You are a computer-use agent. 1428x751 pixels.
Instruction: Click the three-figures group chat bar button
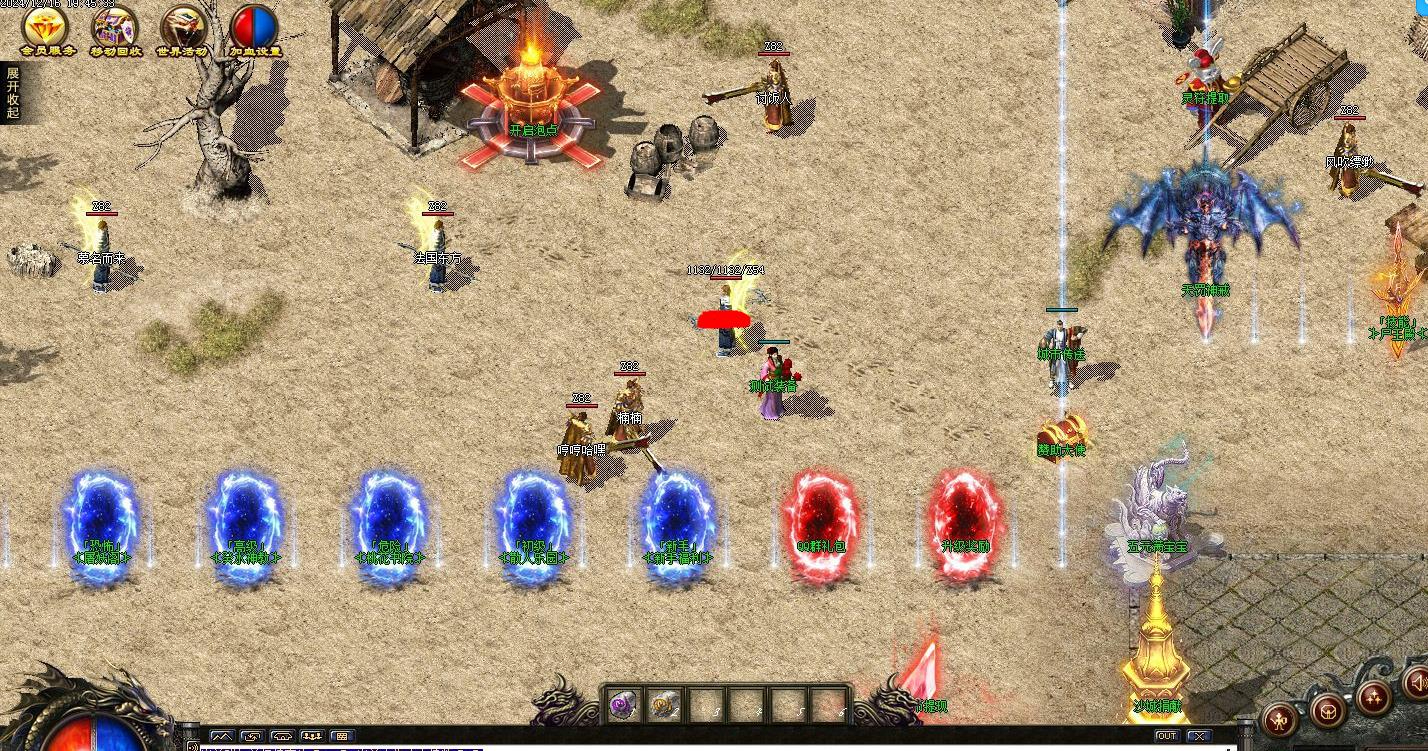pyautogui.click(x=311, y=737)
